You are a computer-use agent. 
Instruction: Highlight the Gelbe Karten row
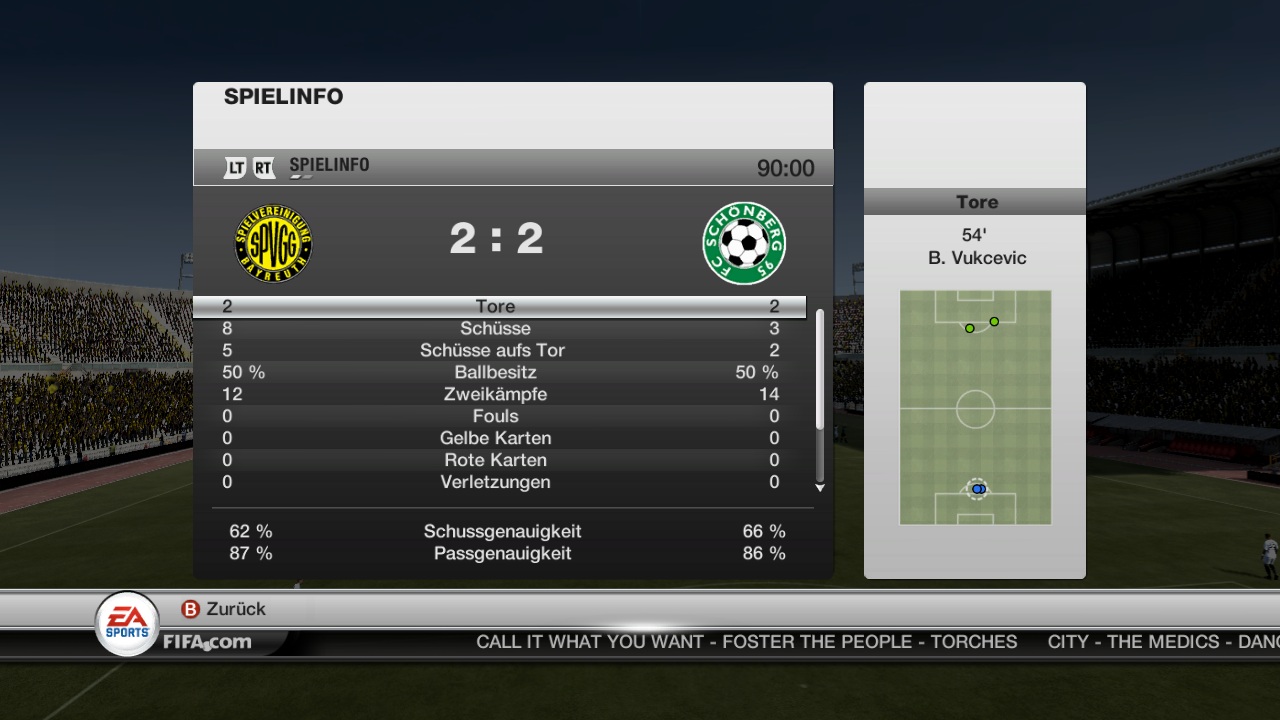tap(497, 439)
